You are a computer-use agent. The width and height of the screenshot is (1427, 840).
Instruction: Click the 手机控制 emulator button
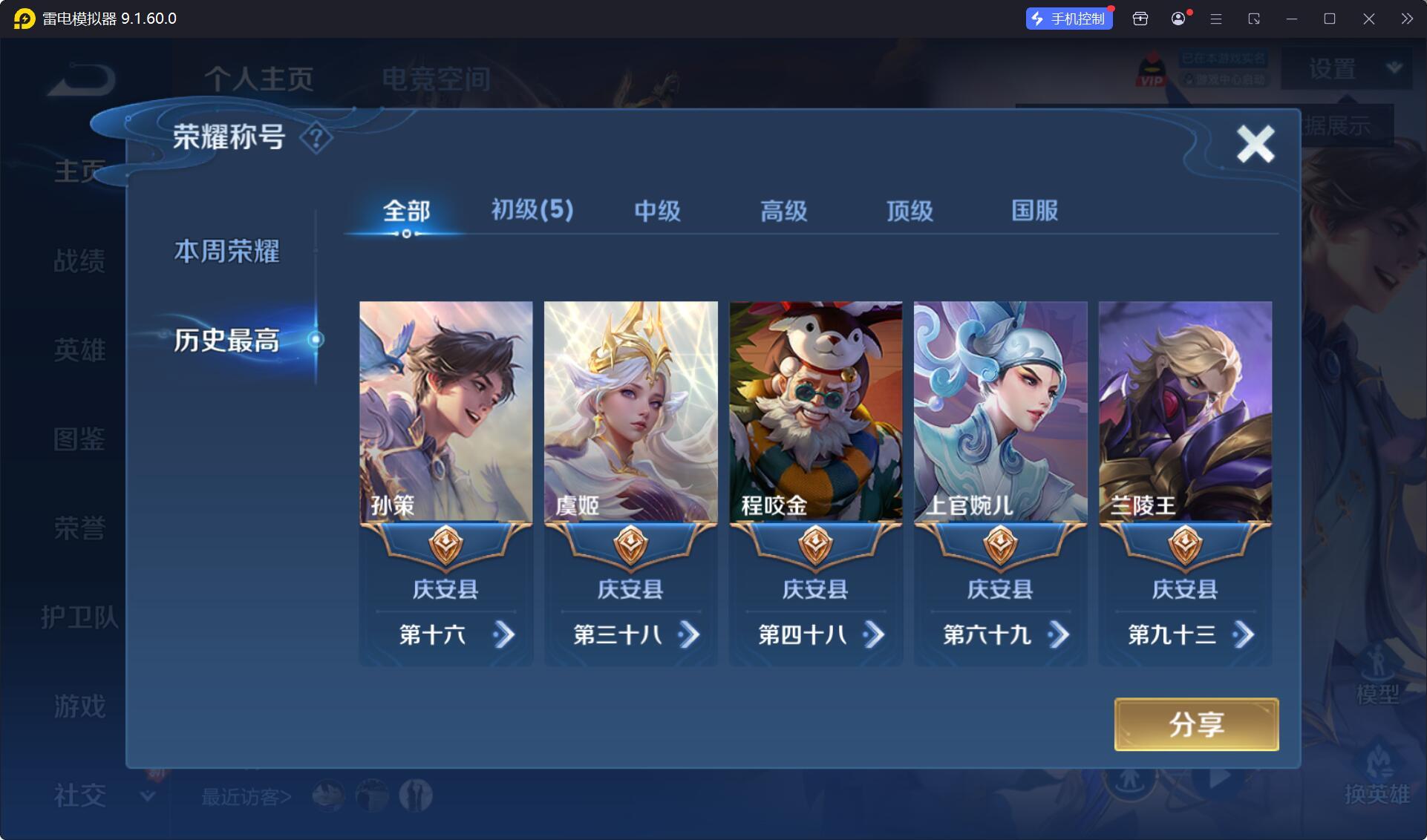(x=1069, y=19)
